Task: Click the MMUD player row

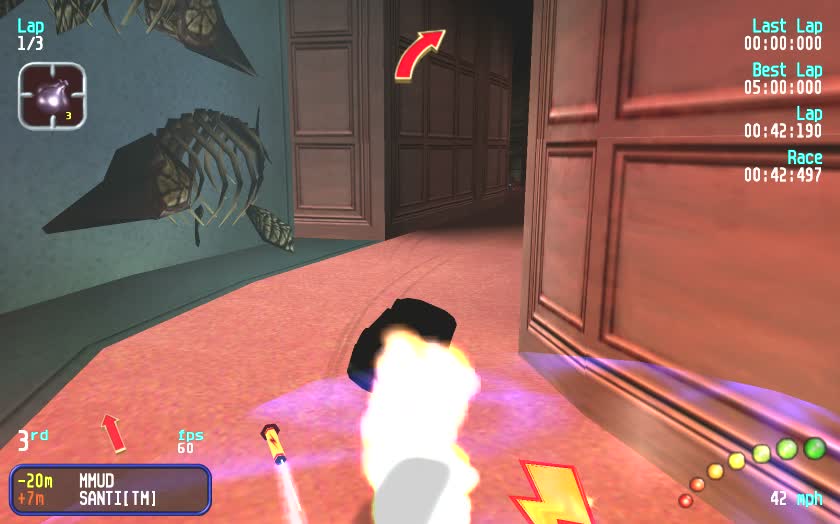Action: pyautogui.click(x=110, y=481)
